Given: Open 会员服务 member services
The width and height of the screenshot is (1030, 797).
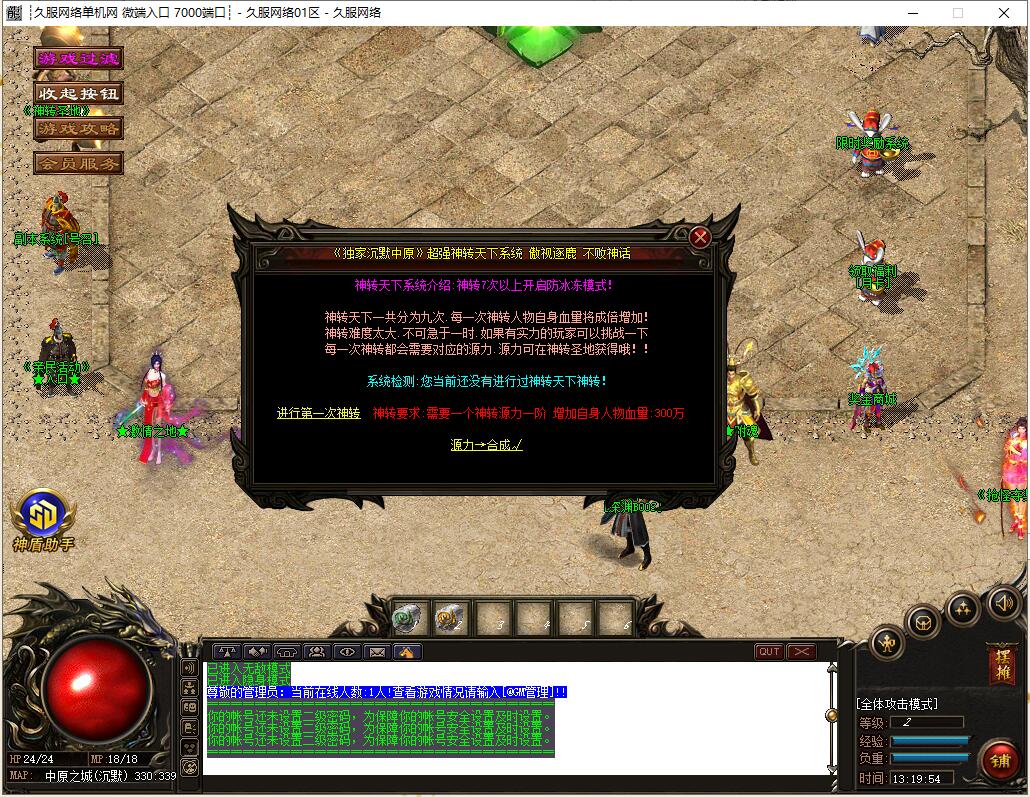Looking at the screenshot, I should (x=78, y=162).
